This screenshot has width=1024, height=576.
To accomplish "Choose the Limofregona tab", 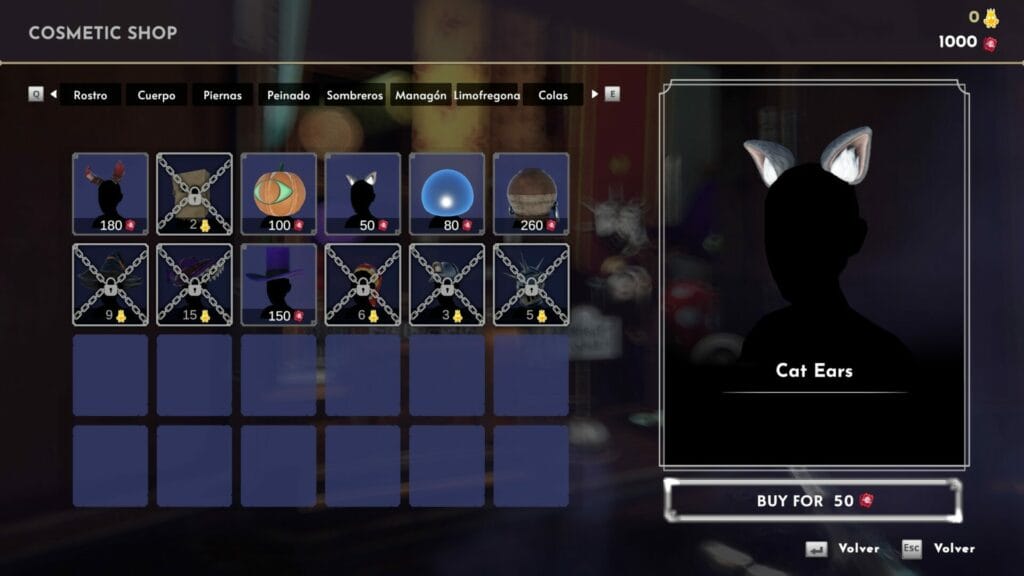I will pyautogui.click(x=487, y=95).
